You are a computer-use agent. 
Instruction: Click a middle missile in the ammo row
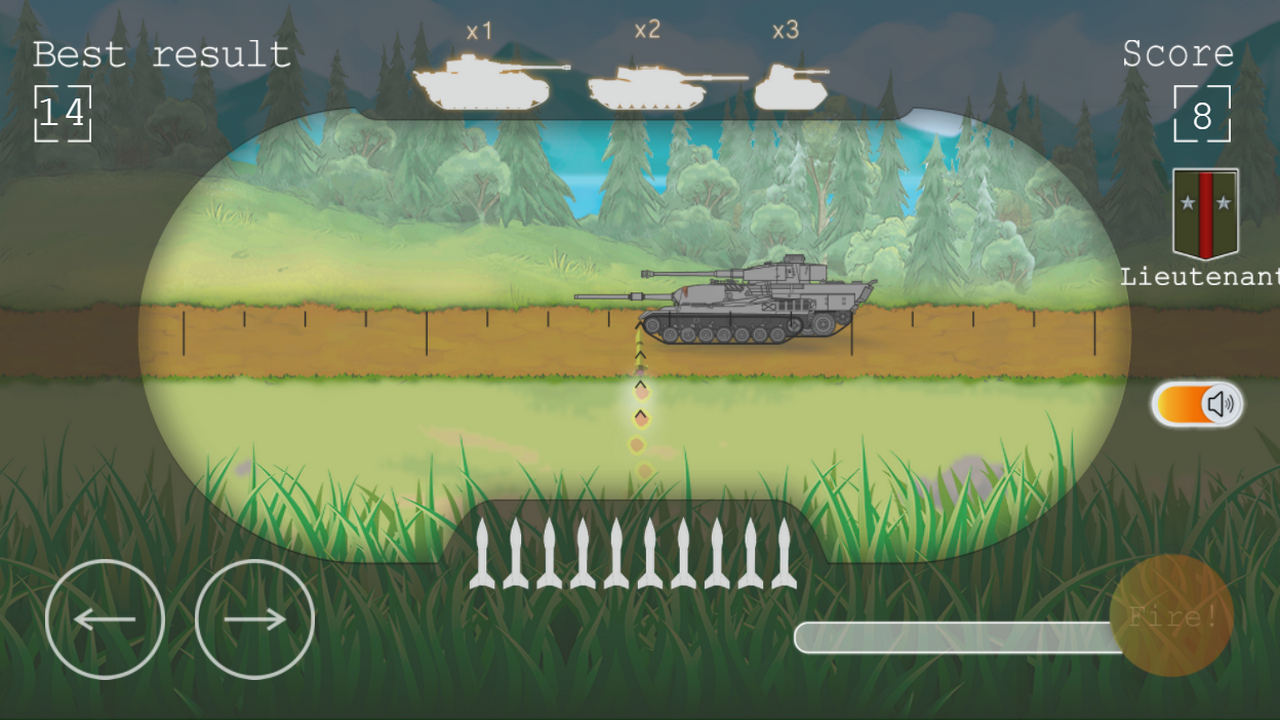(650, 555)
